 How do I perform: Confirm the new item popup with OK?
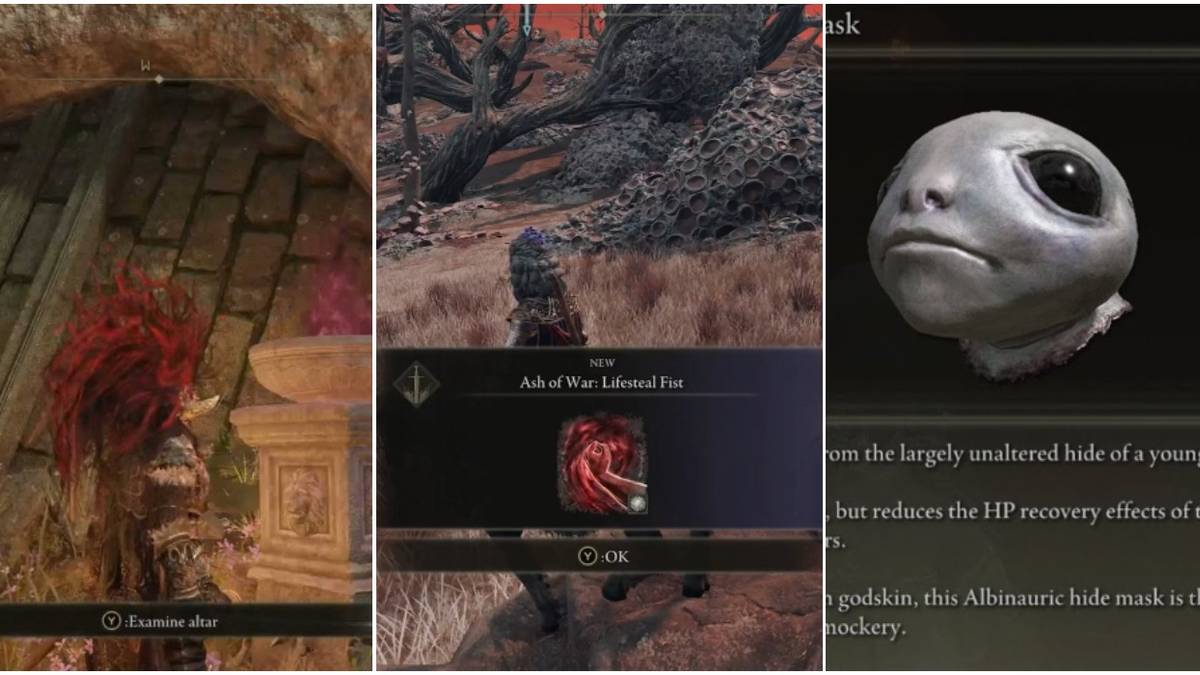click(603, 557)
